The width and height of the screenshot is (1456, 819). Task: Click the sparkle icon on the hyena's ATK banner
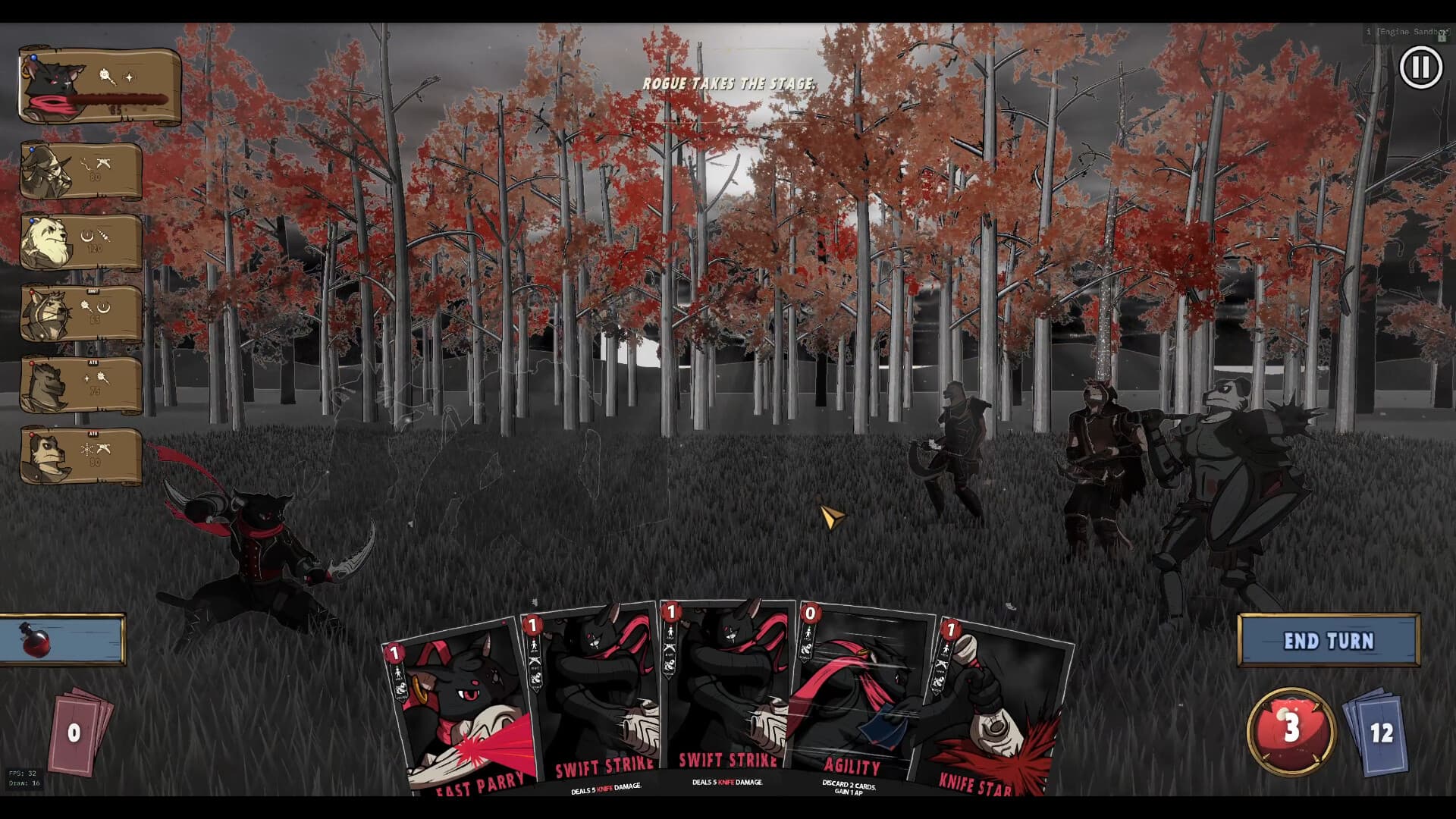point(86,378)
